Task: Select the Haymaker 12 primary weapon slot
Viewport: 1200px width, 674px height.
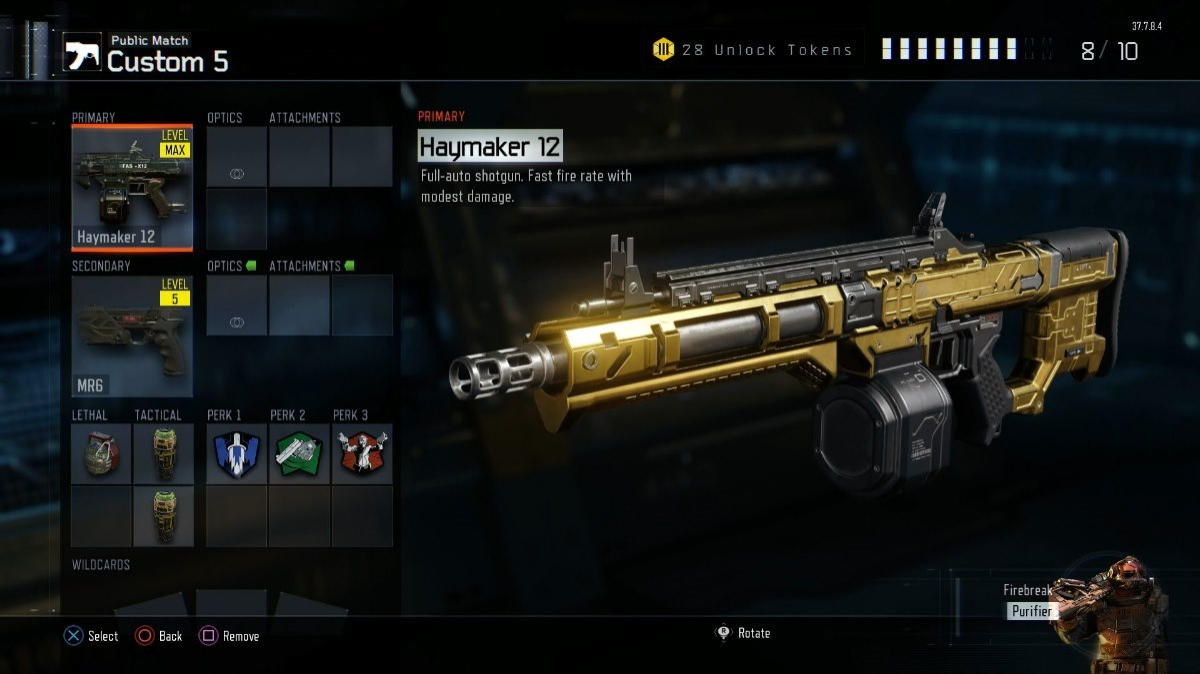Action: coord(132,188)
